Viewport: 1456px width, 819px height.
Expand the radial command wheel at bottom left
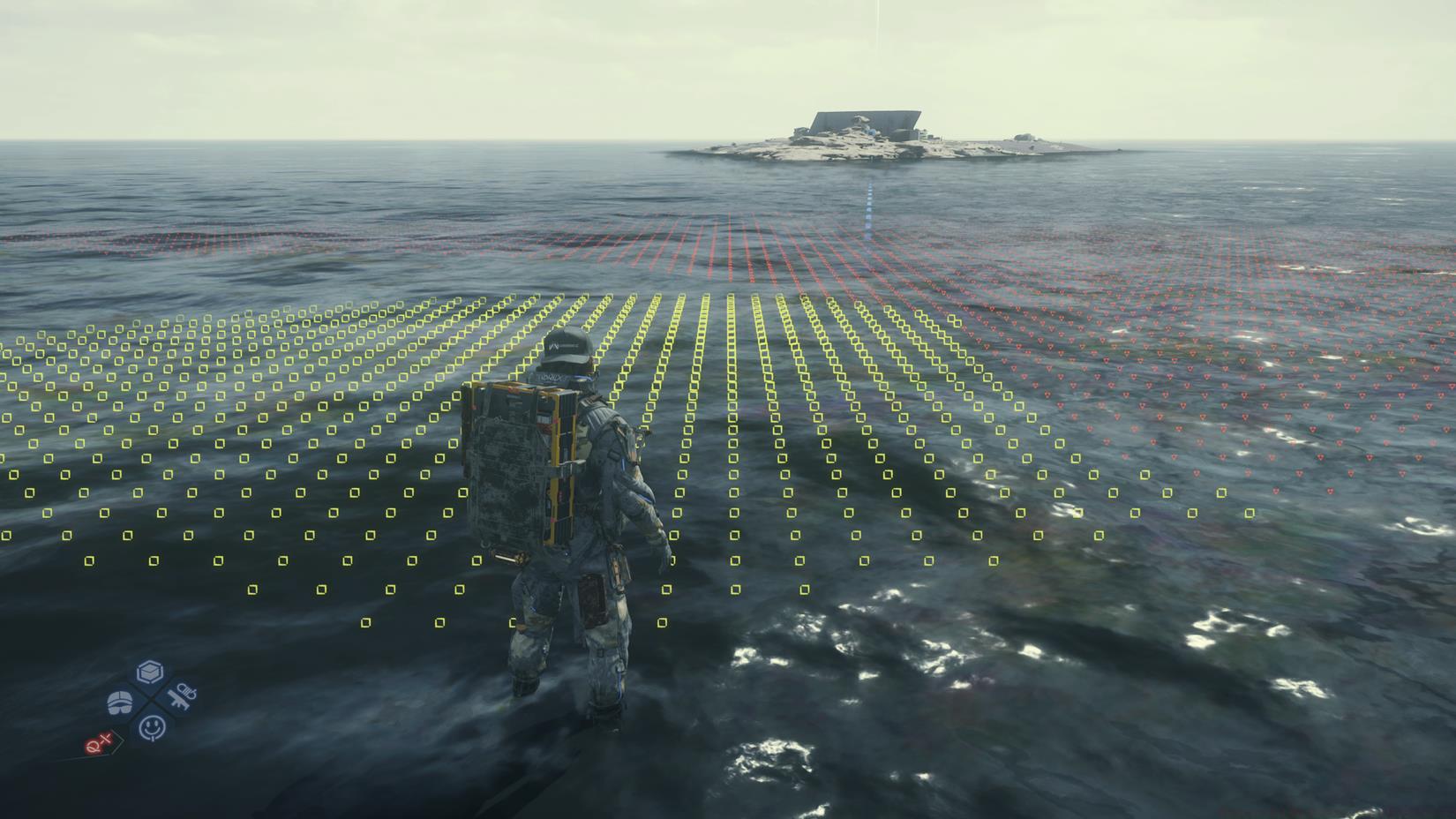pyautogui.click(x=150, y=702)
